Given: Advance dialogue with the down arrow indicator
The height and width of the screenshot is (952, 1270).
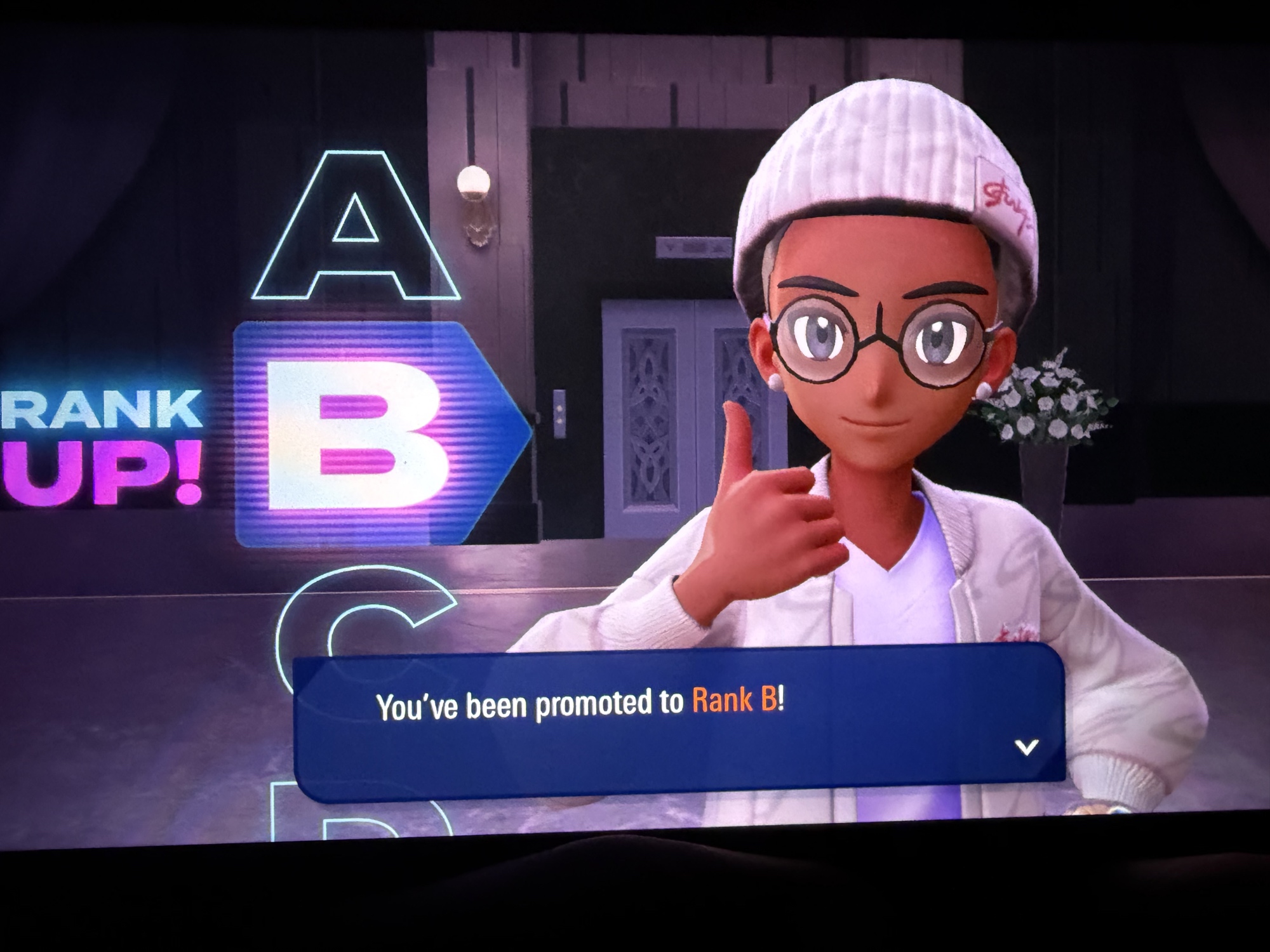Looking at the screenshot, I should 1026,747.
